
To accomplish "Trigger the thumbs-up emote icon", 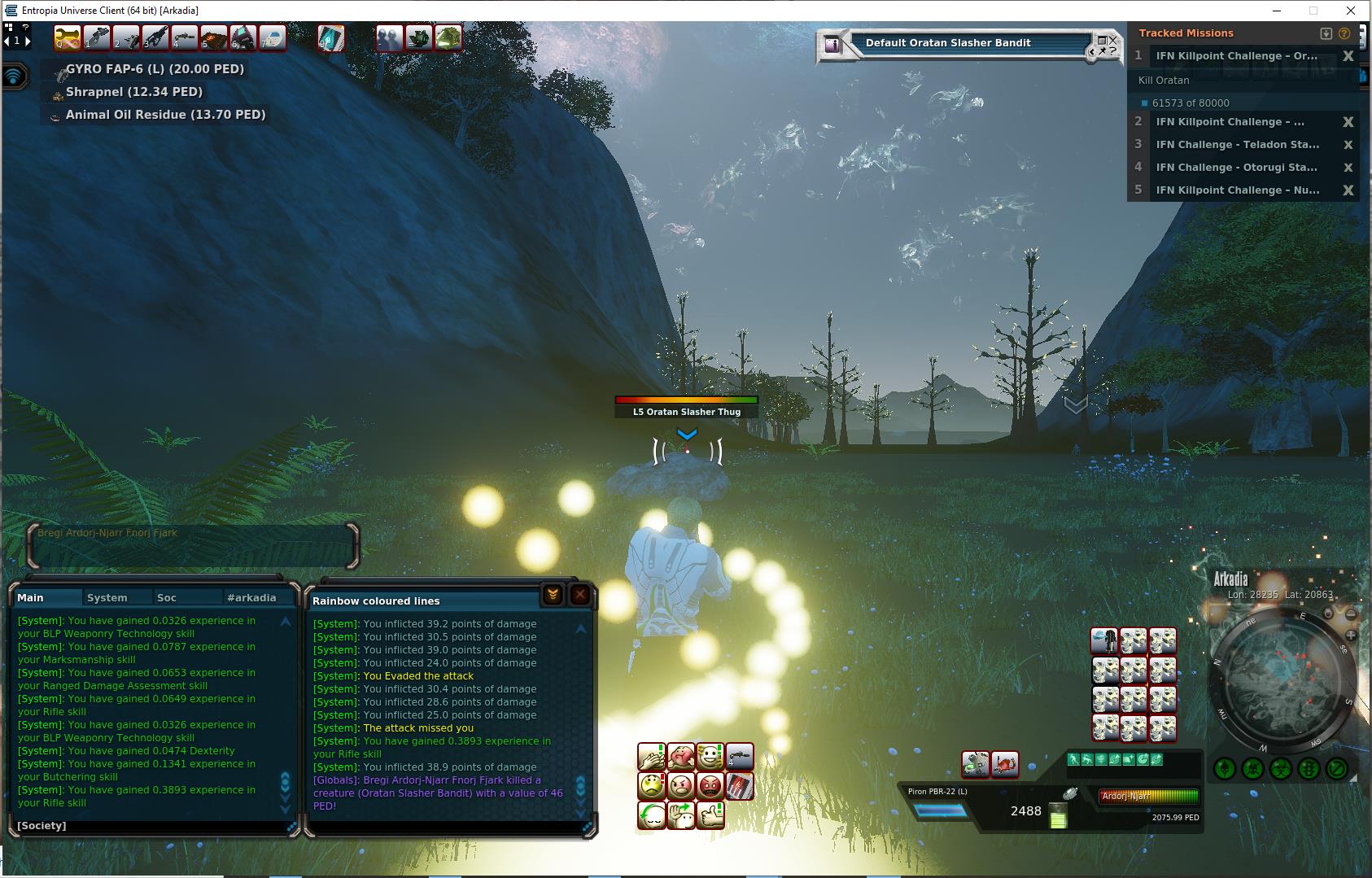I will click(710, 815).
